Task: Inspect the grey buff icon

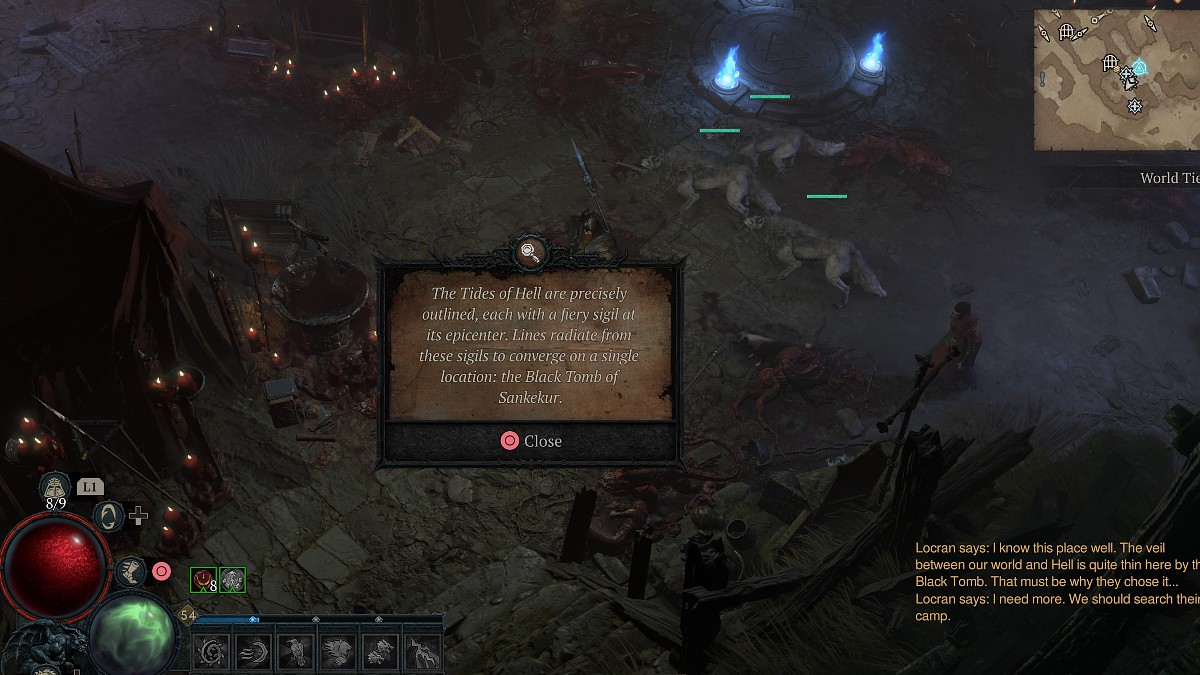Action: point(232,579)
